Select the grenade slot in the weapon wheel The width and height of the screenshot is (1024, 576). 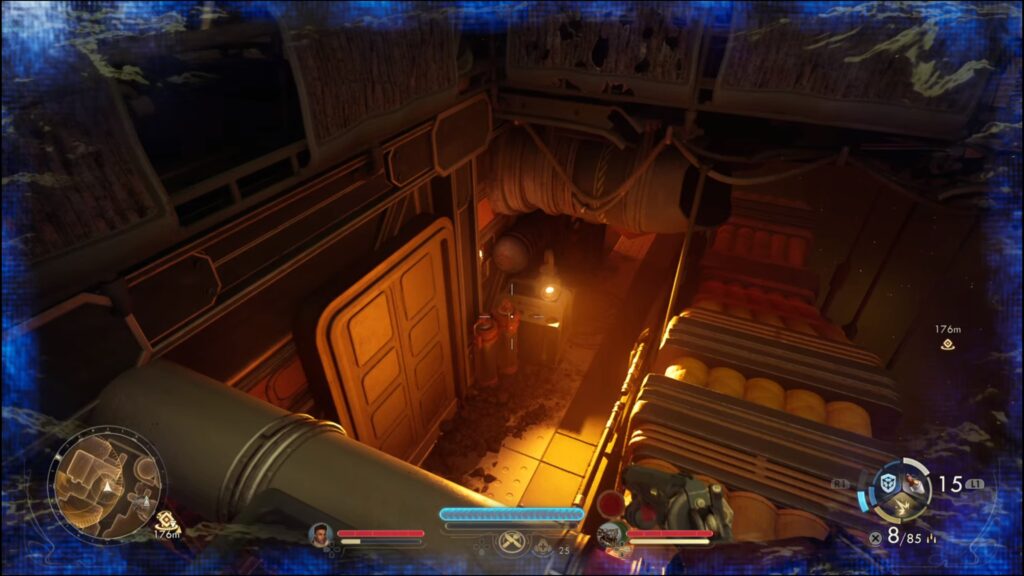pyautogui.click(x=913, y=483)
